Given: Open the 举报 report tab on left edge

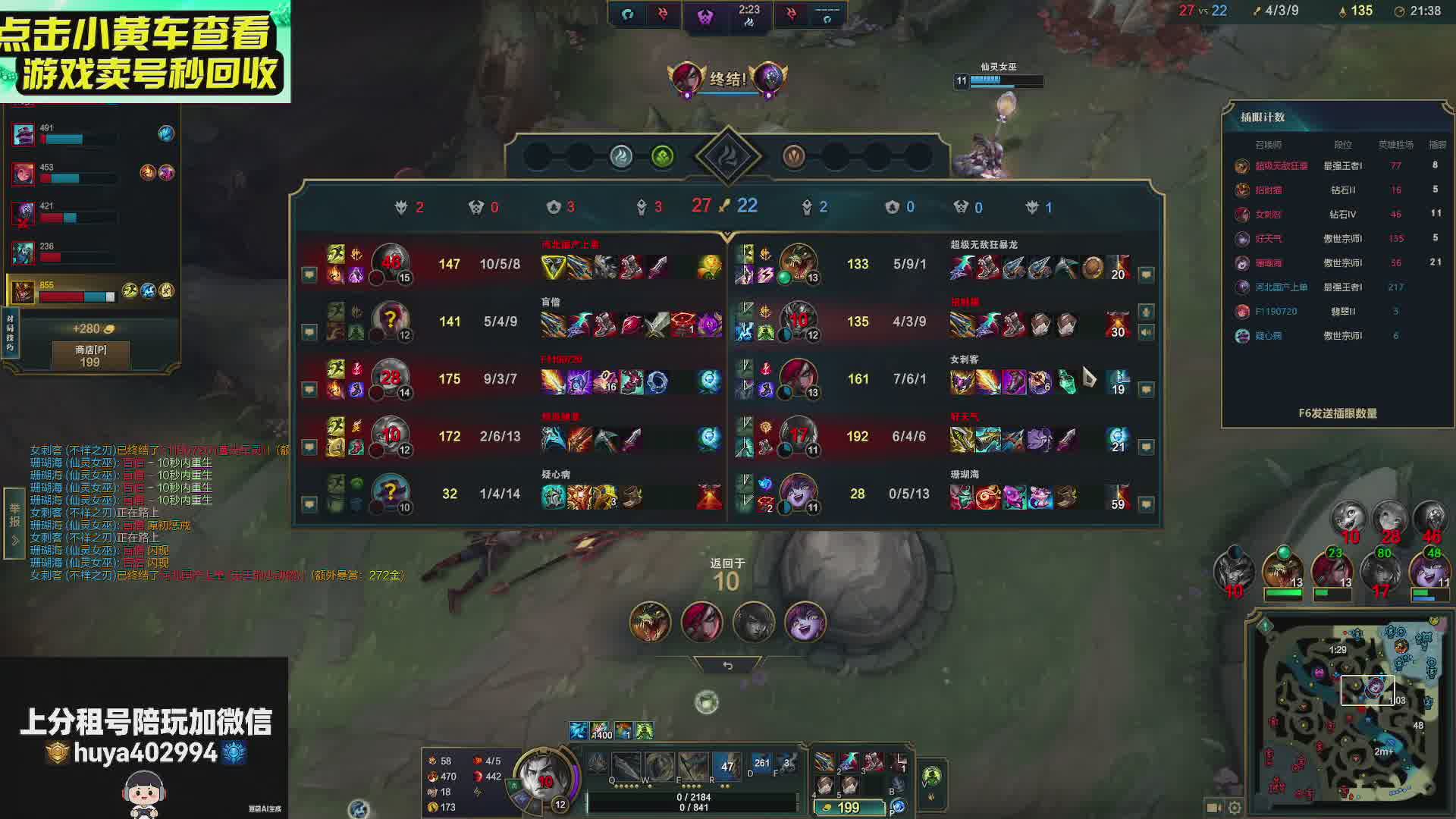Looking at the screenshot, I should tap(14, 523).
